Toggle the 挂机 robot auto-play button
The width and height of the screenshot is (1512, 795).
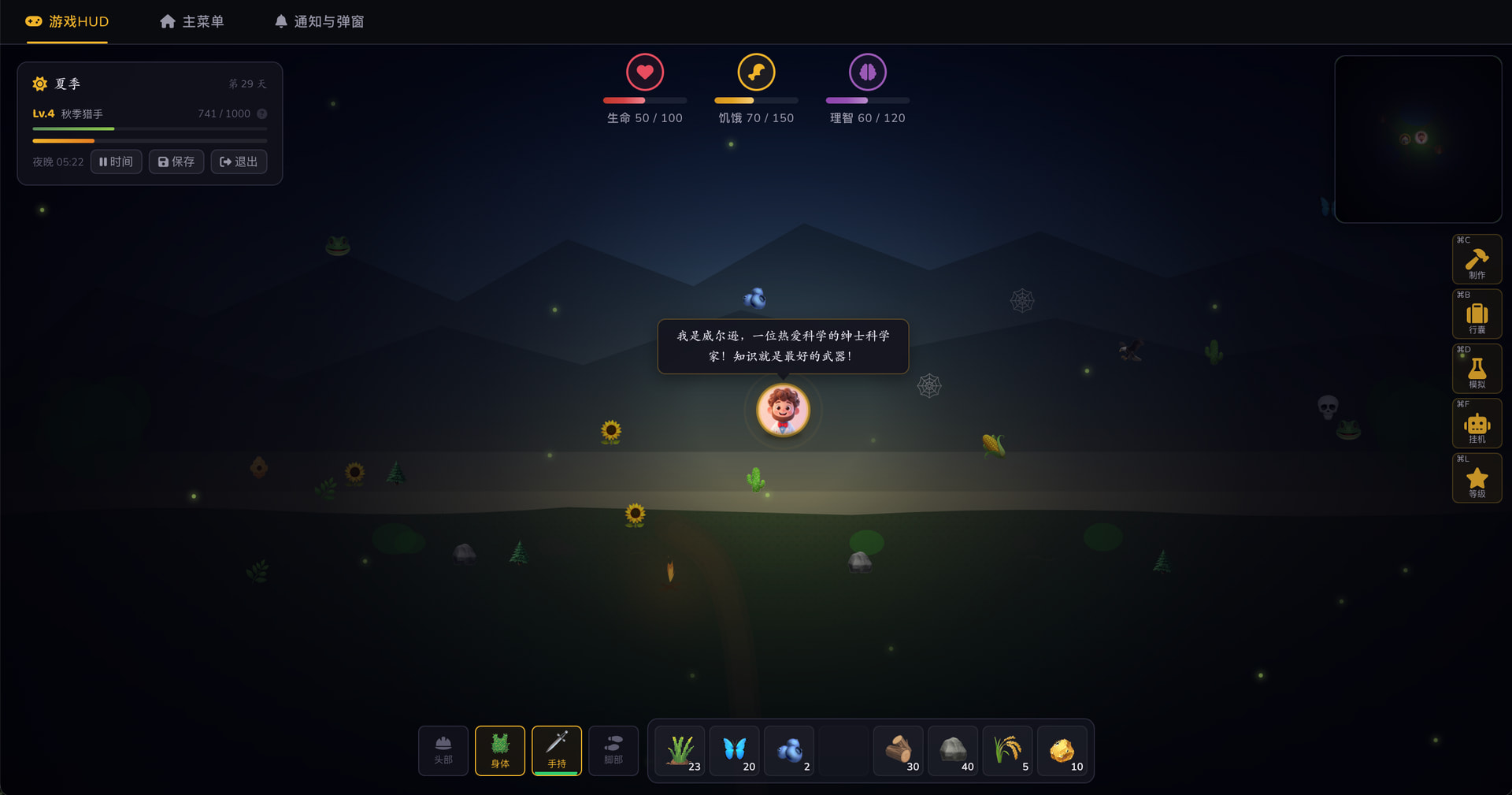point(1477,424)
